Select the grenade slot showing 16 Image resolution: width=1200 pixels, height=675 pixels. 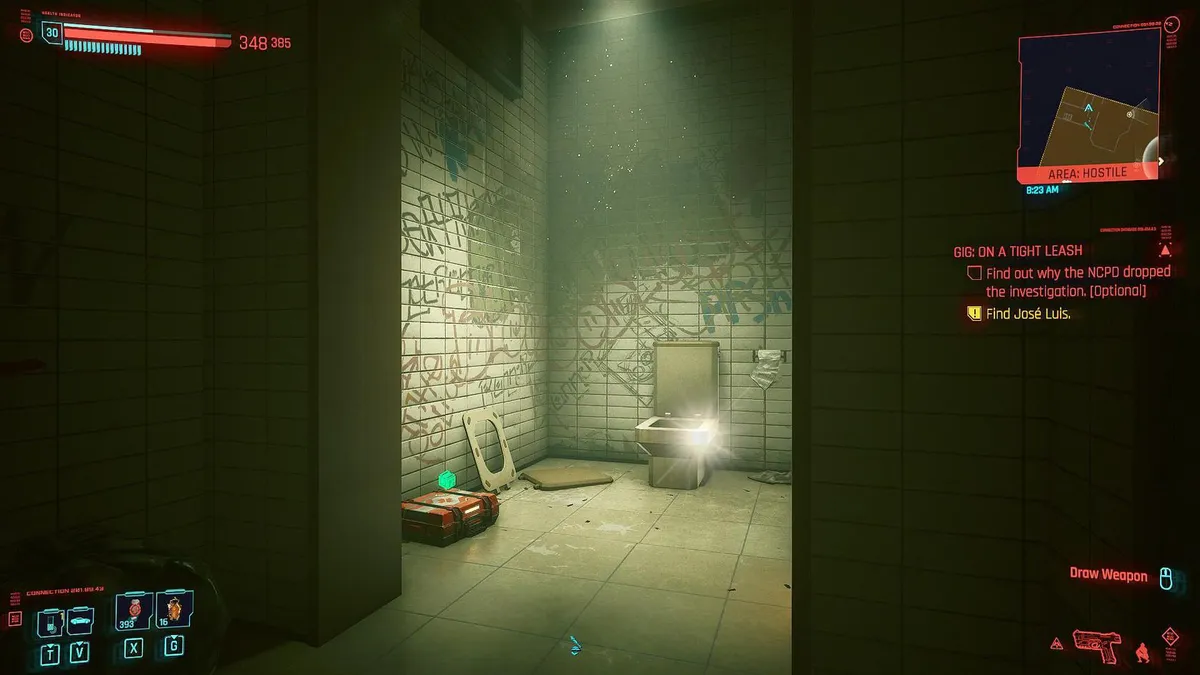point(173,611)
